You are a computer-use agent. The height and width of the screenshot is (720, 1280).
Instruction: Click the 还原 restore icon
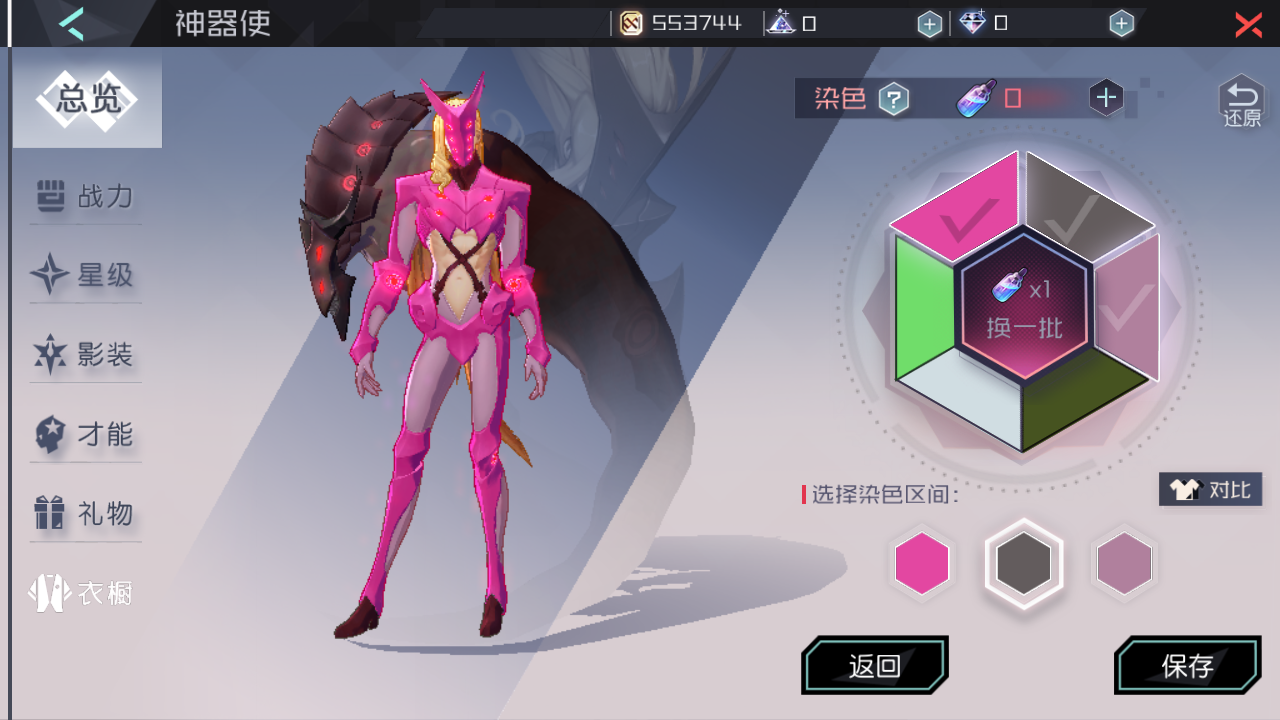point(1240,98)
